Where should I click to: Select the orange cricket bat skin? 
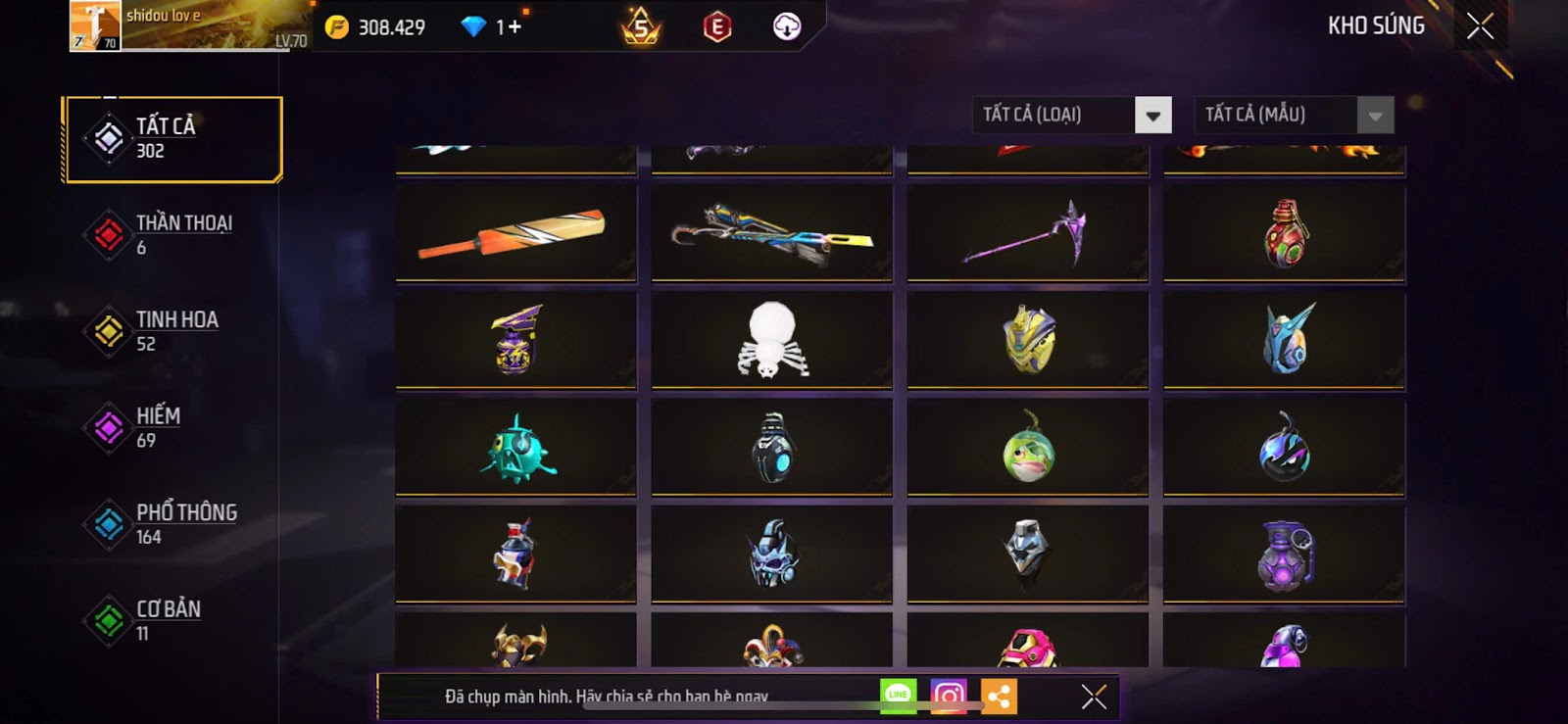515,233
